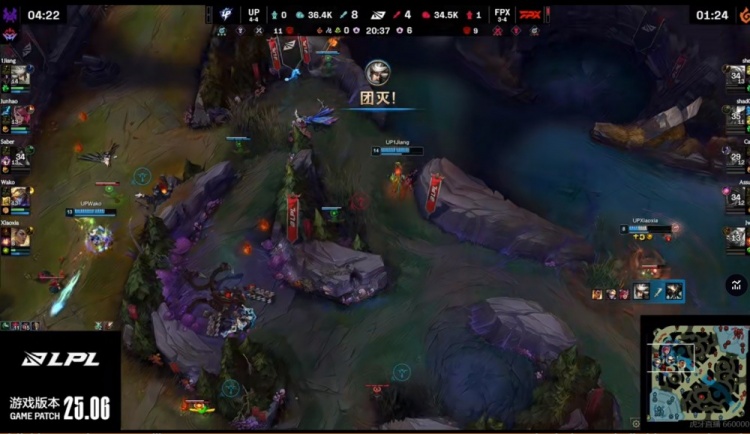Screen dimensions: 750x434
Task: Select Xiaoxia's champion portrait in the team list
Action: [20, 236]
